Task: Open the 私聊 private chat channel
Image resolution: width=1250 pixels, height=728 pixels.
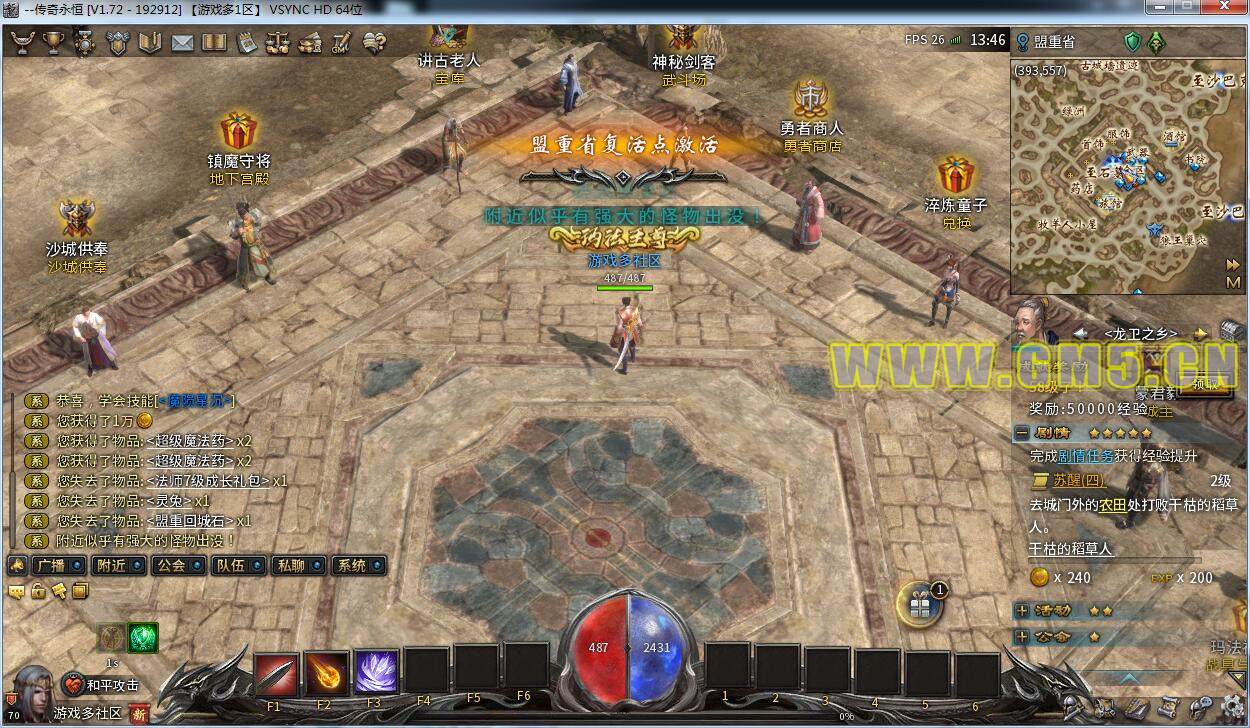Action: click(299, 565)
